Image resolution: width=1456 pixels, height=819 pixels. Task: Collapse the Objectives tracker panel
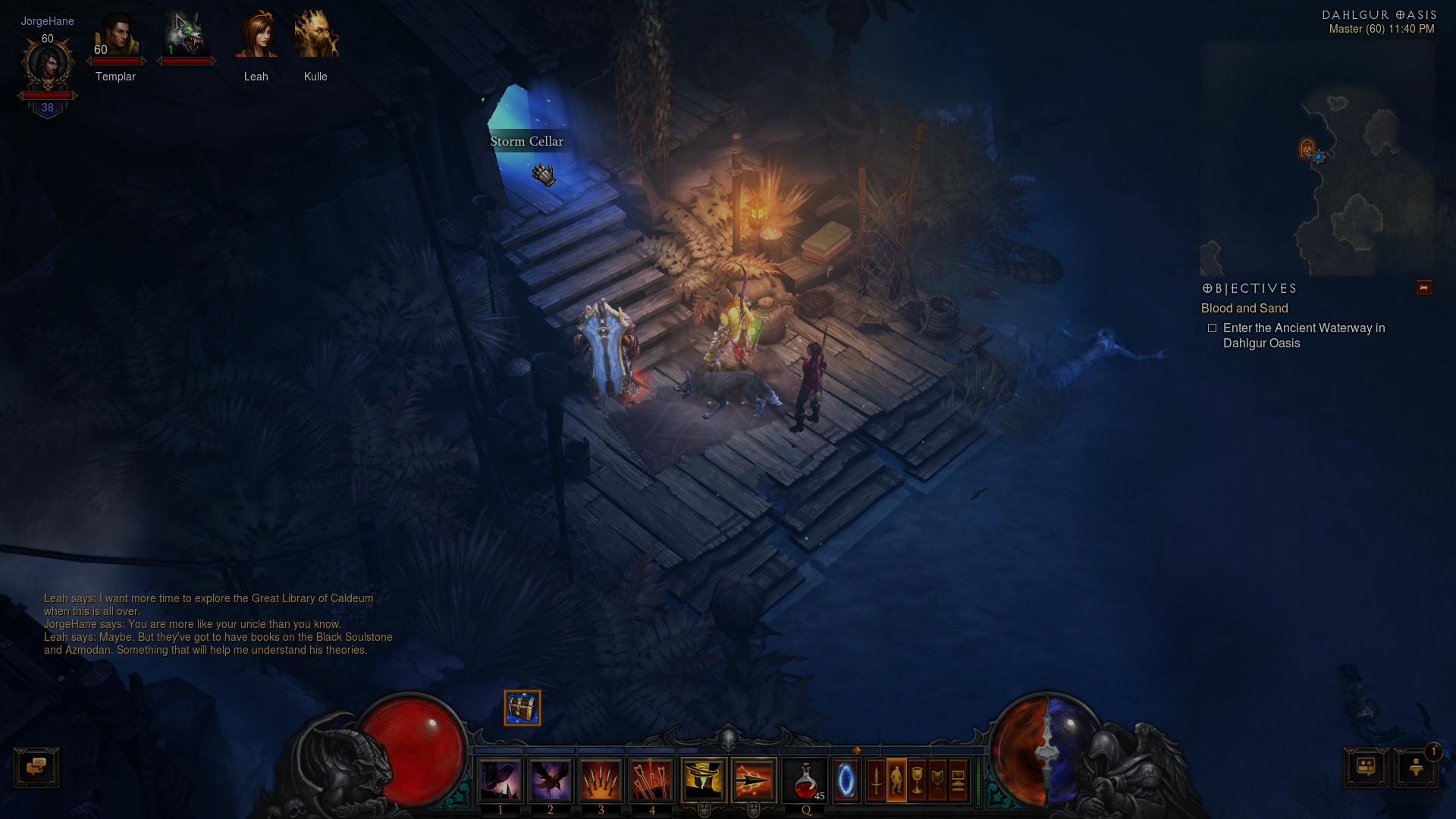pos(1423,288)
